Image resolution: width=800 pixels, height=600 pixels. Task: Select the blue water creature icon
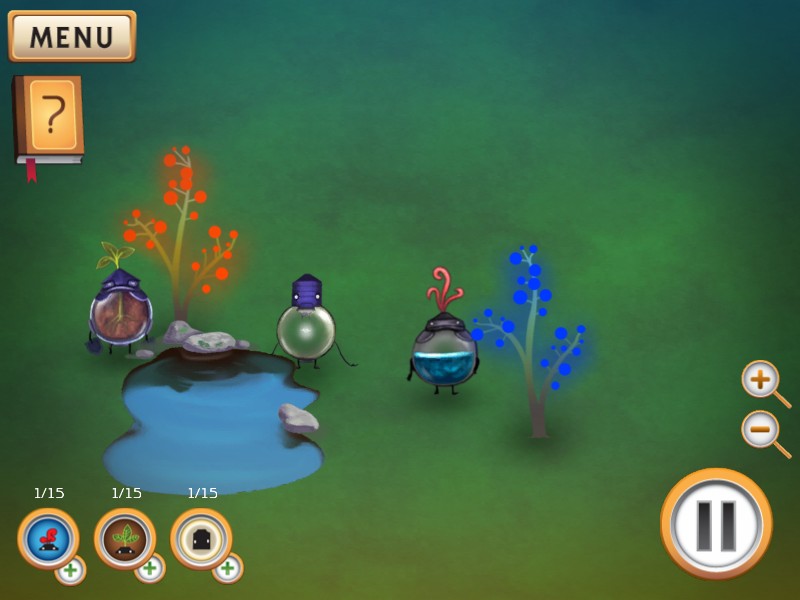point(47,537)
